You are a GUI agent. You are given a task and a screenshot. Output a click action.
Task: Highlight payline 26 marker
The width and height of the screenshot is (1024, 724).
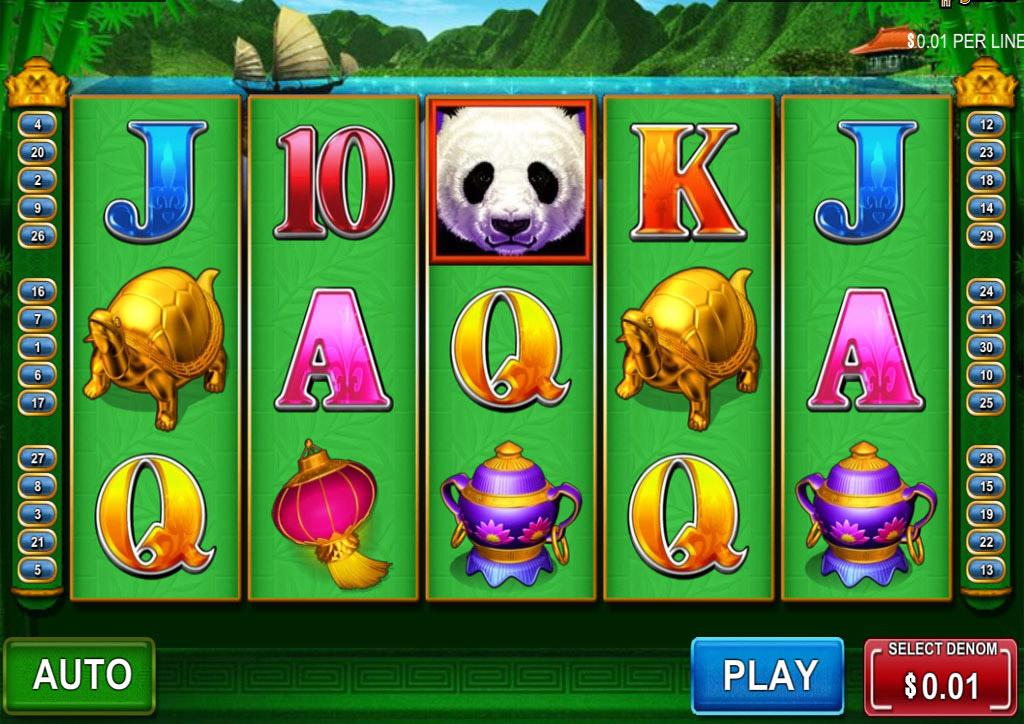pos(38,237)
